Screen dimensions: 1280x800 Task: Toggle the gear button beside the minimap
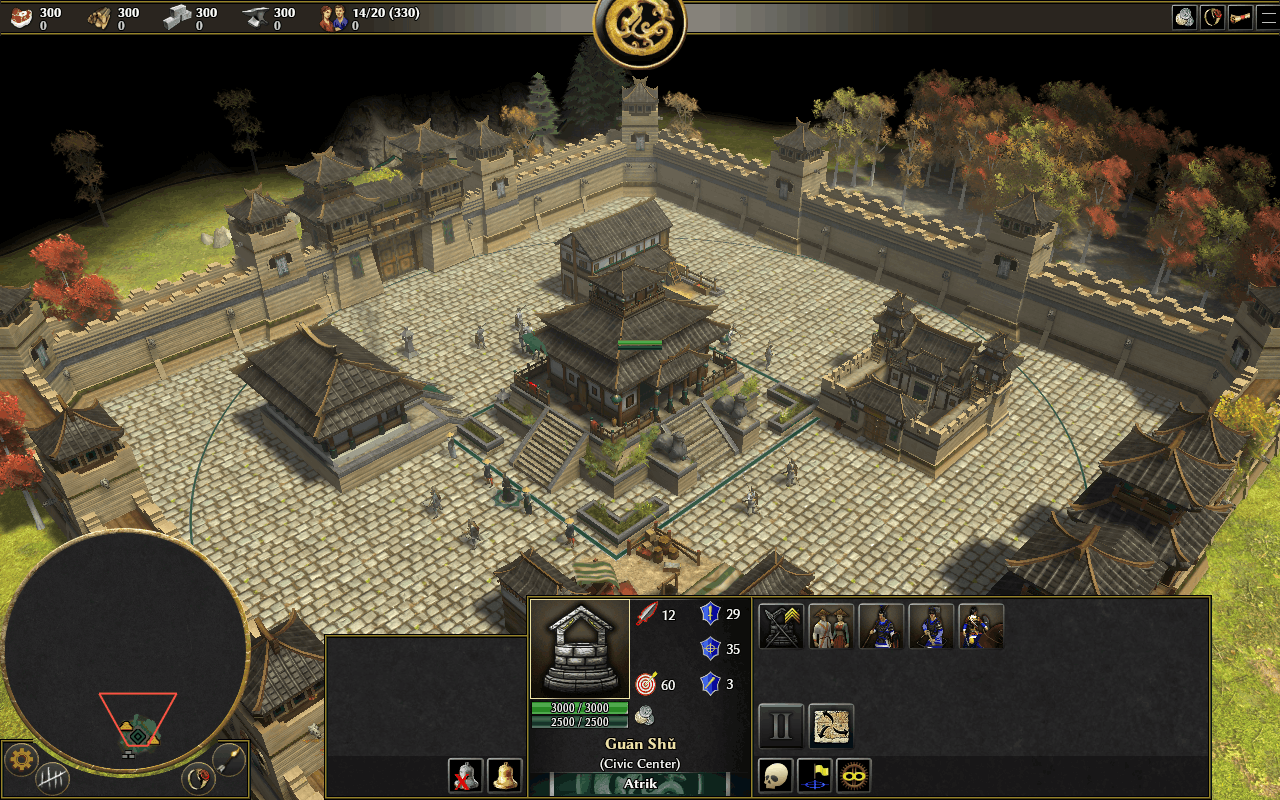pyautogui.click(x=21, y=760)
